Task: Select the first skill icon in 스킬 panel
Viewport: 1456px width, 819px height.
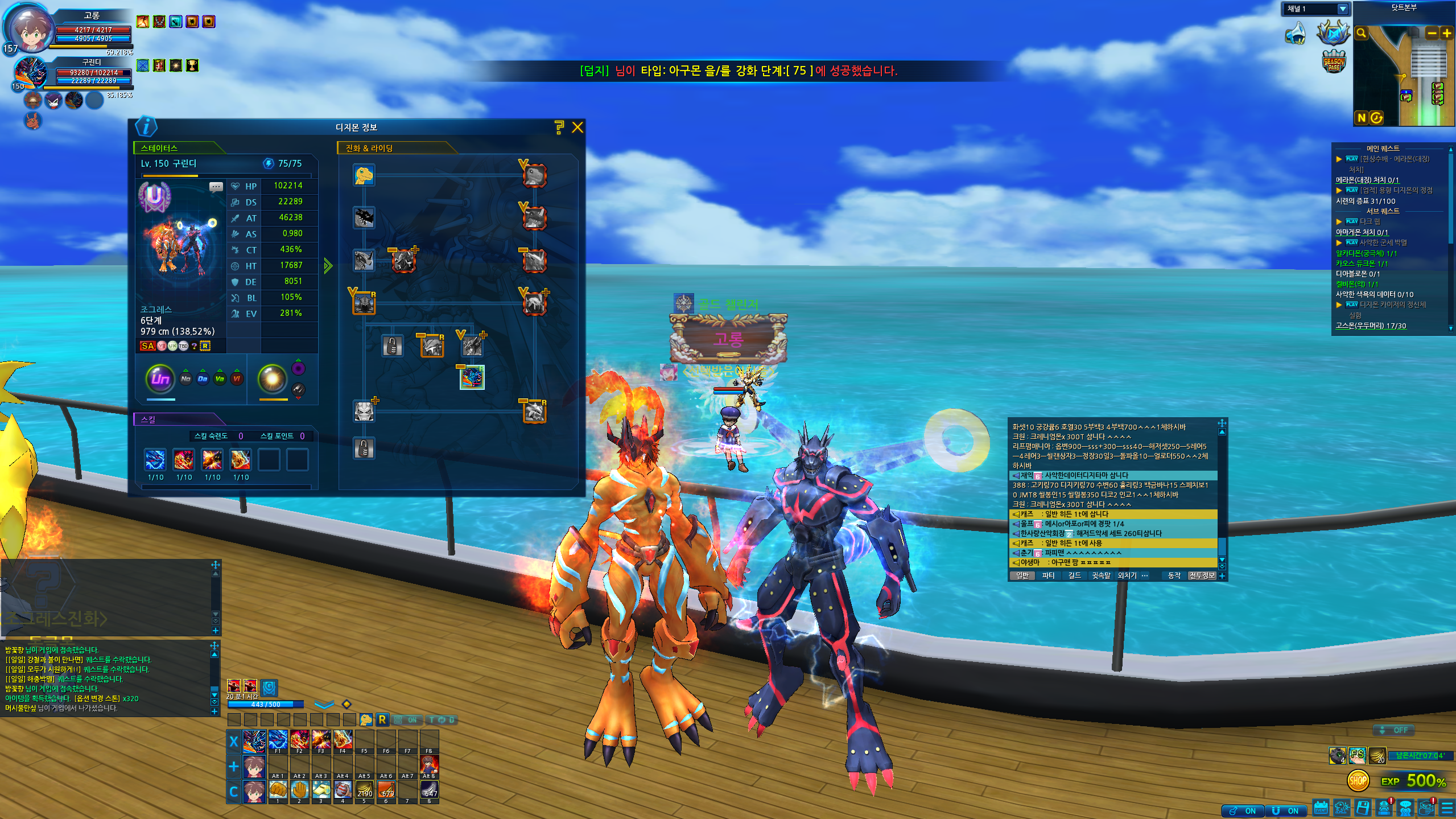Action: click(155, 459)
